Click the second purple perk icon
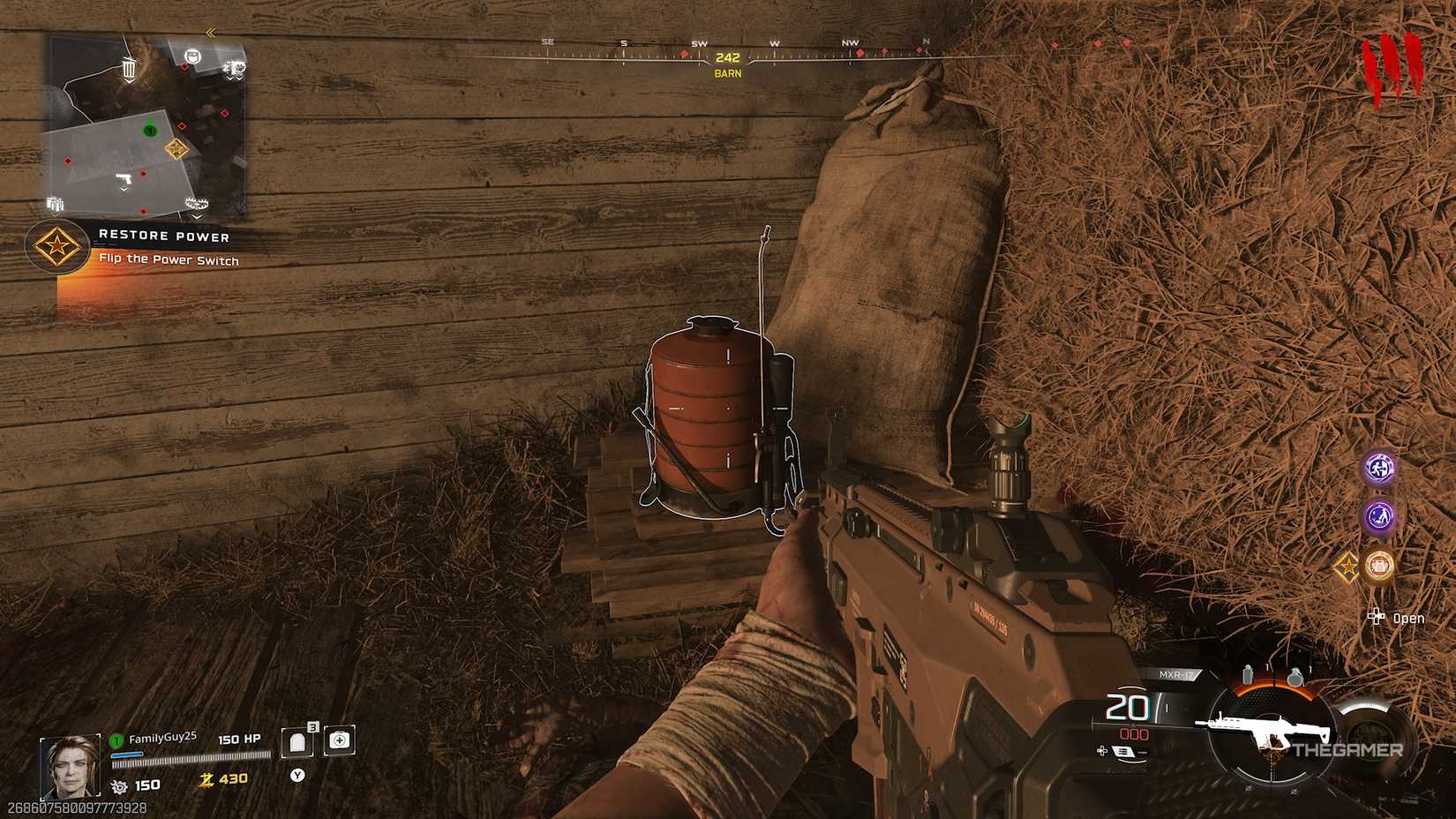 pyautogui.click(x=1378, y=519)
